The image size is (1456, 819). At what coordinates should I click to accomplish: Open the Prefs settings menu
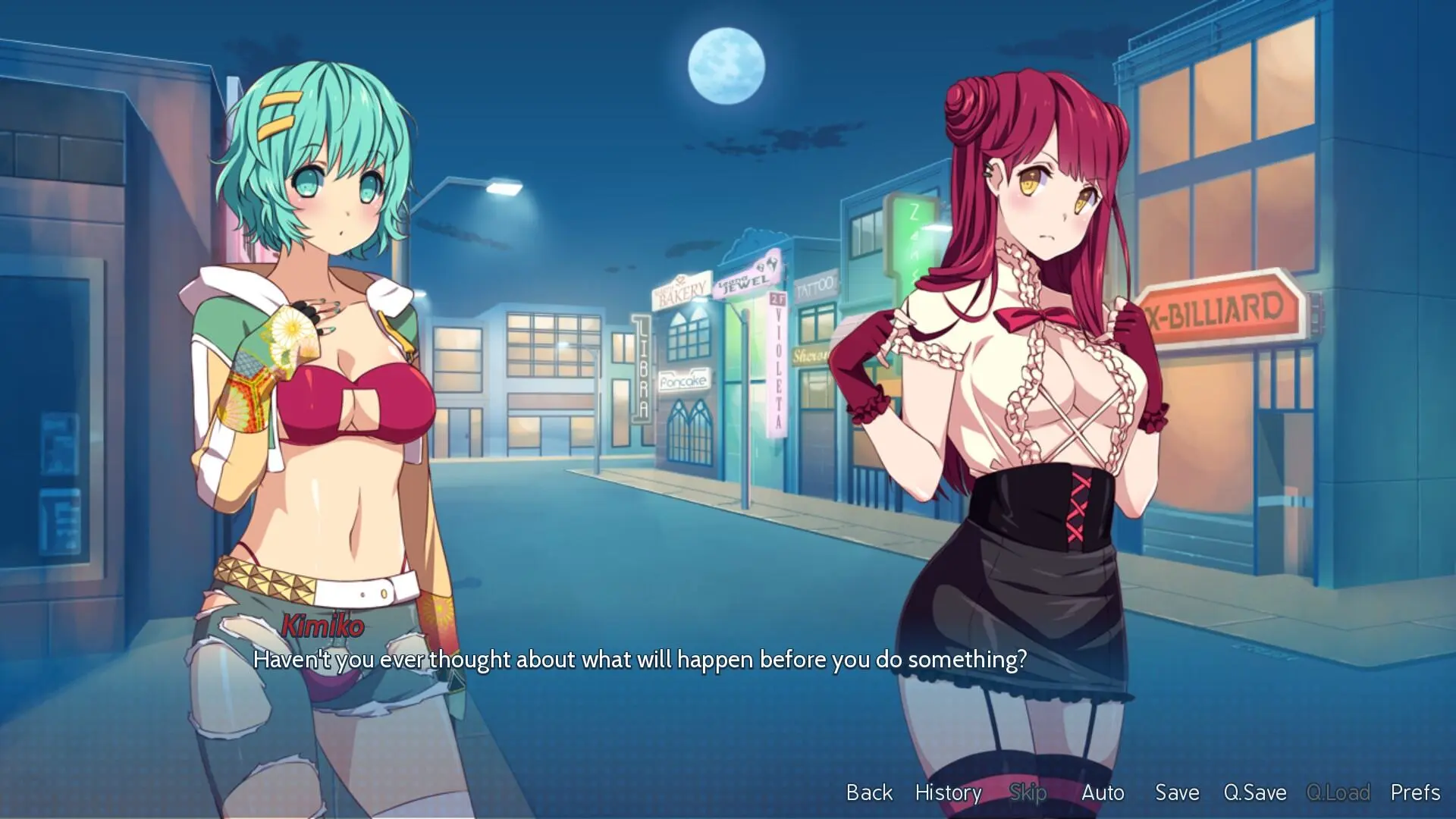1415,792
